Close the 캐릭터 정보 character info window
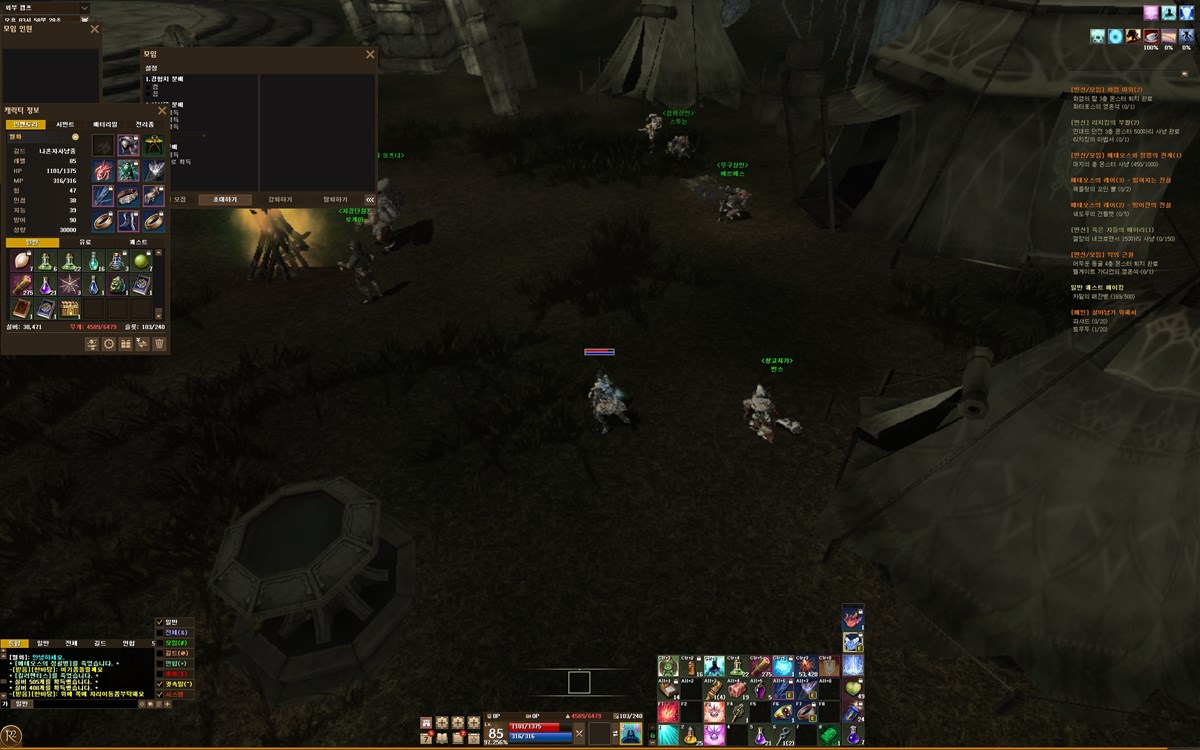1200x750 pixels. (162, 110)
